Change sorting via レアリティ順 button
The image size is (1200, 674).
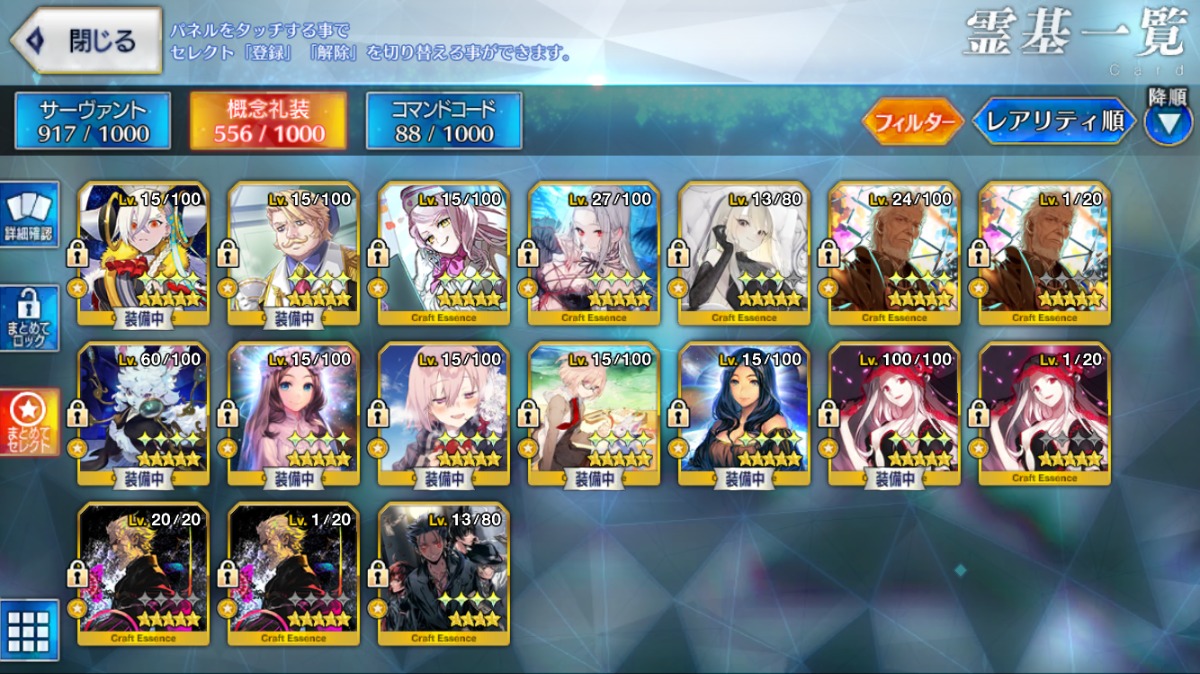[1055, 122]
